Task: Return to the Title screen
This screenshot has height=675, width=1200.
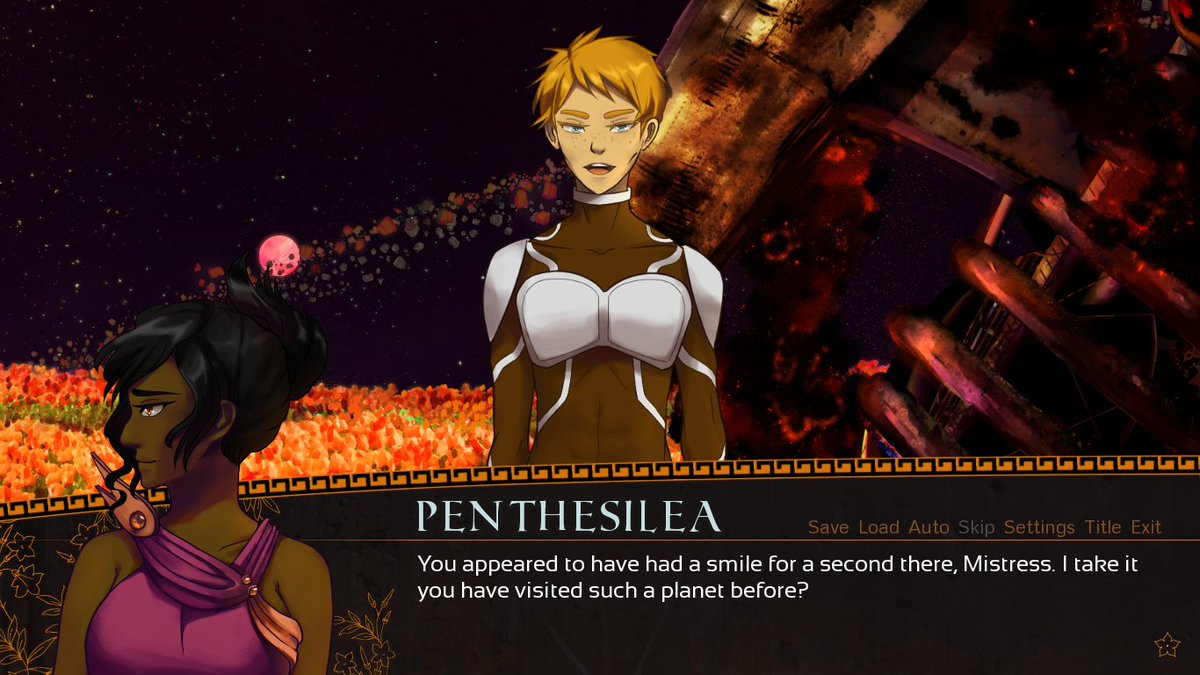Action: (1103, 527)
